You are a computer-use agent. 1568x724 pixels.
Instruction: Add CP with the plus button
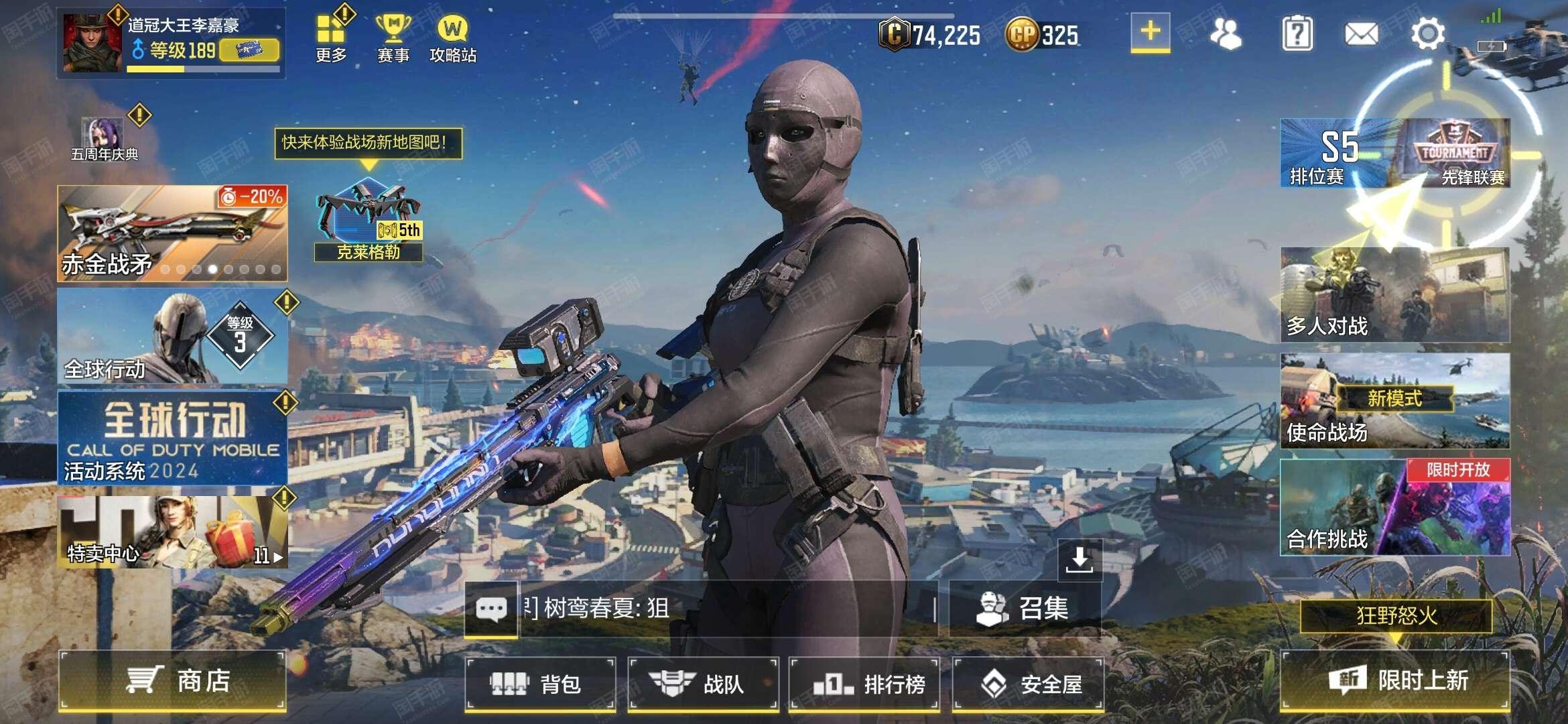pyautogui.click(x=1150, y=32)
